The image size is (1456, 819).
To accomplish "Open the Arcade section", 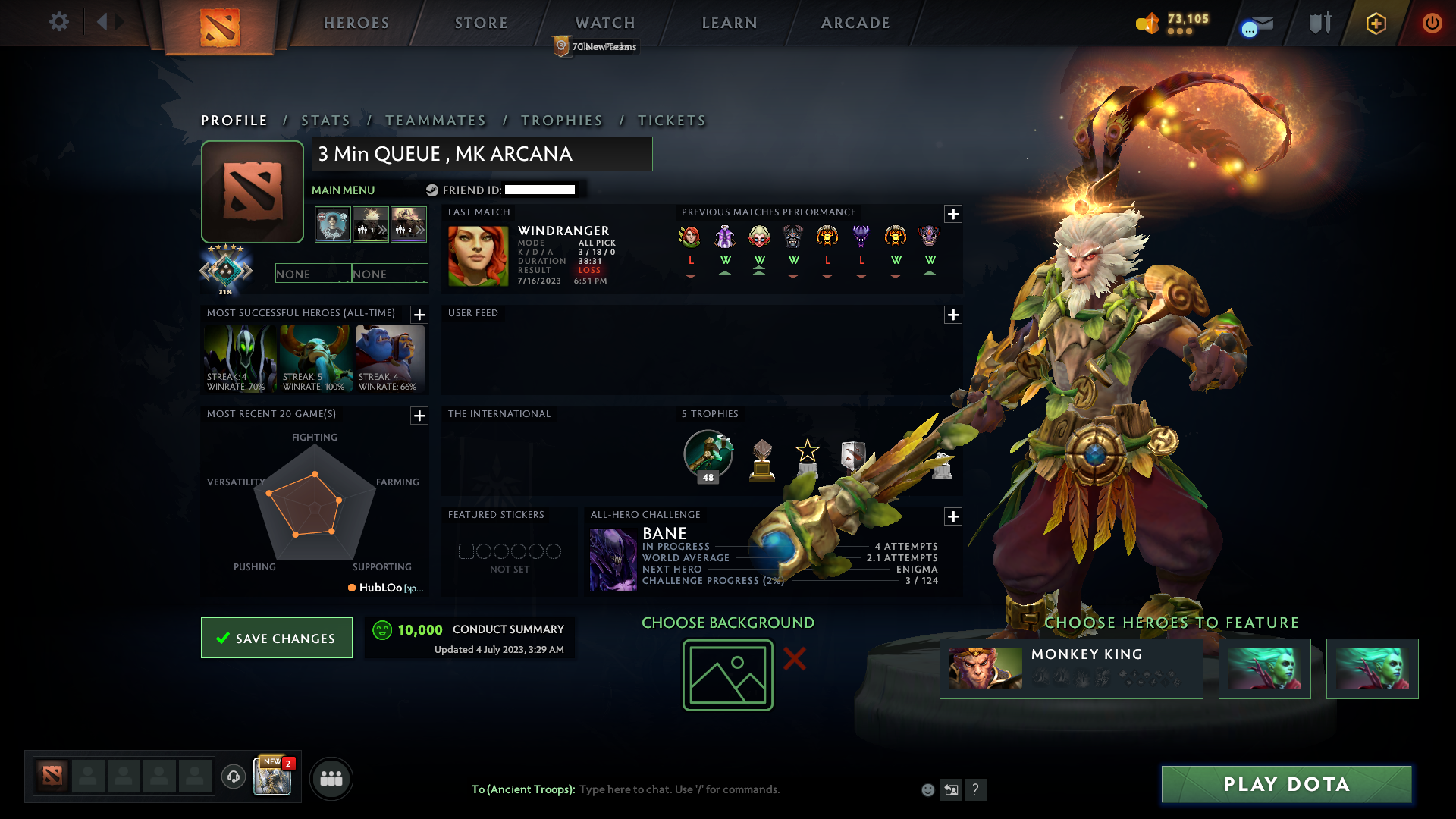I will 855,23.
